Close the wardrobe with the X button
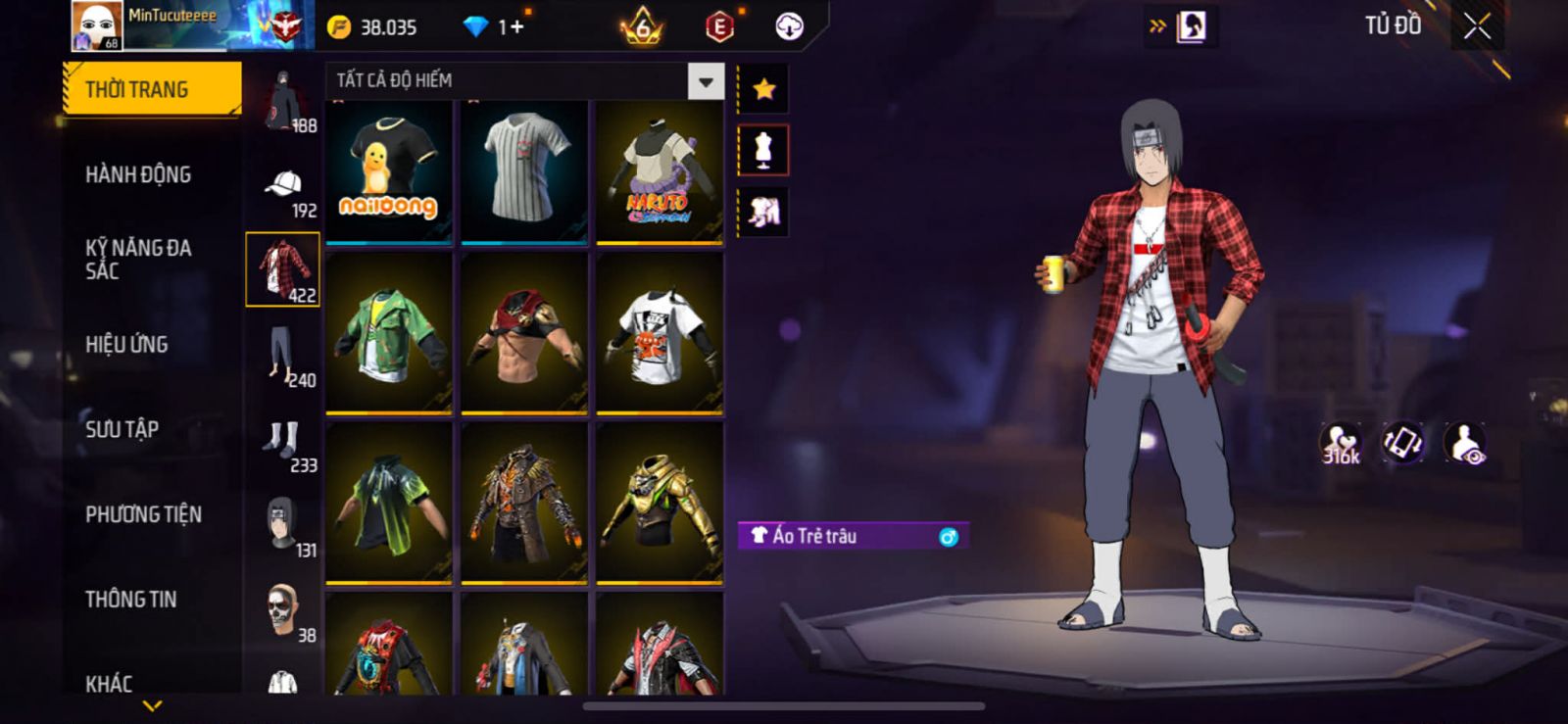The height and width of the screenshot is (724, 1568). (1477, 27)
